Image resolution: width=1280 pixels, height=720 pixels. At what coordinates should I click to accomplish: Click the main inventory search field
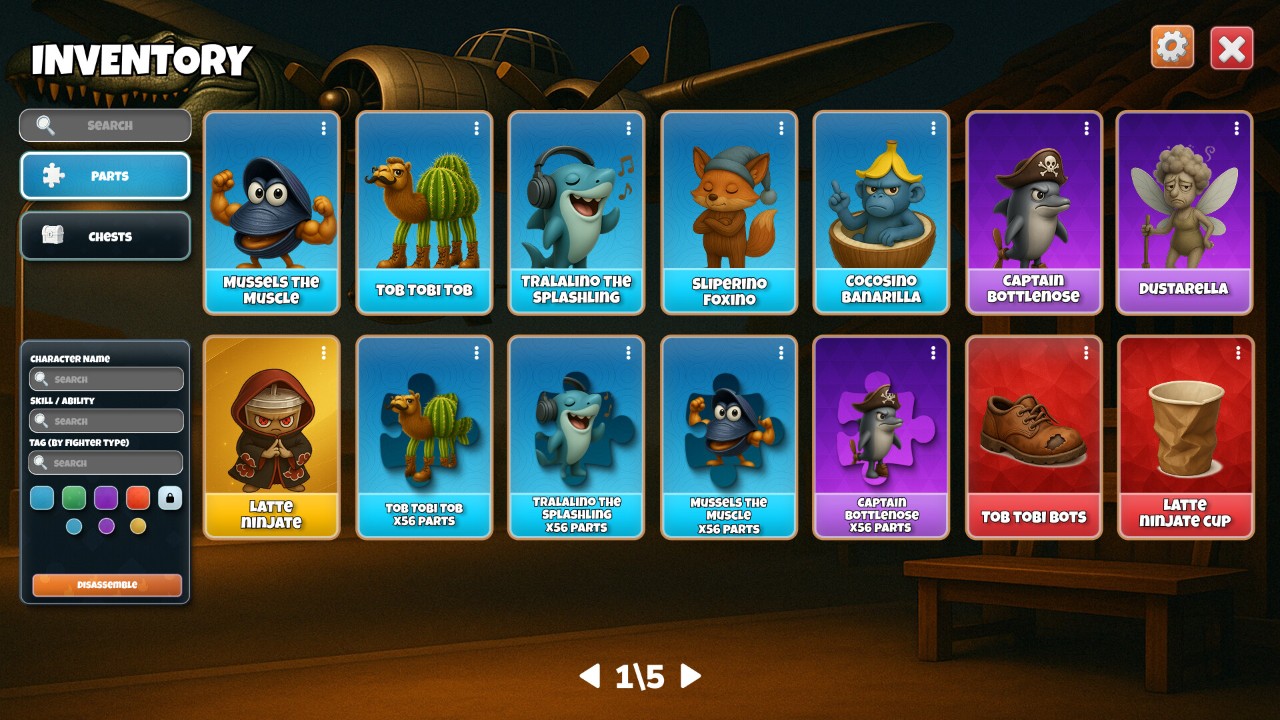105,125
